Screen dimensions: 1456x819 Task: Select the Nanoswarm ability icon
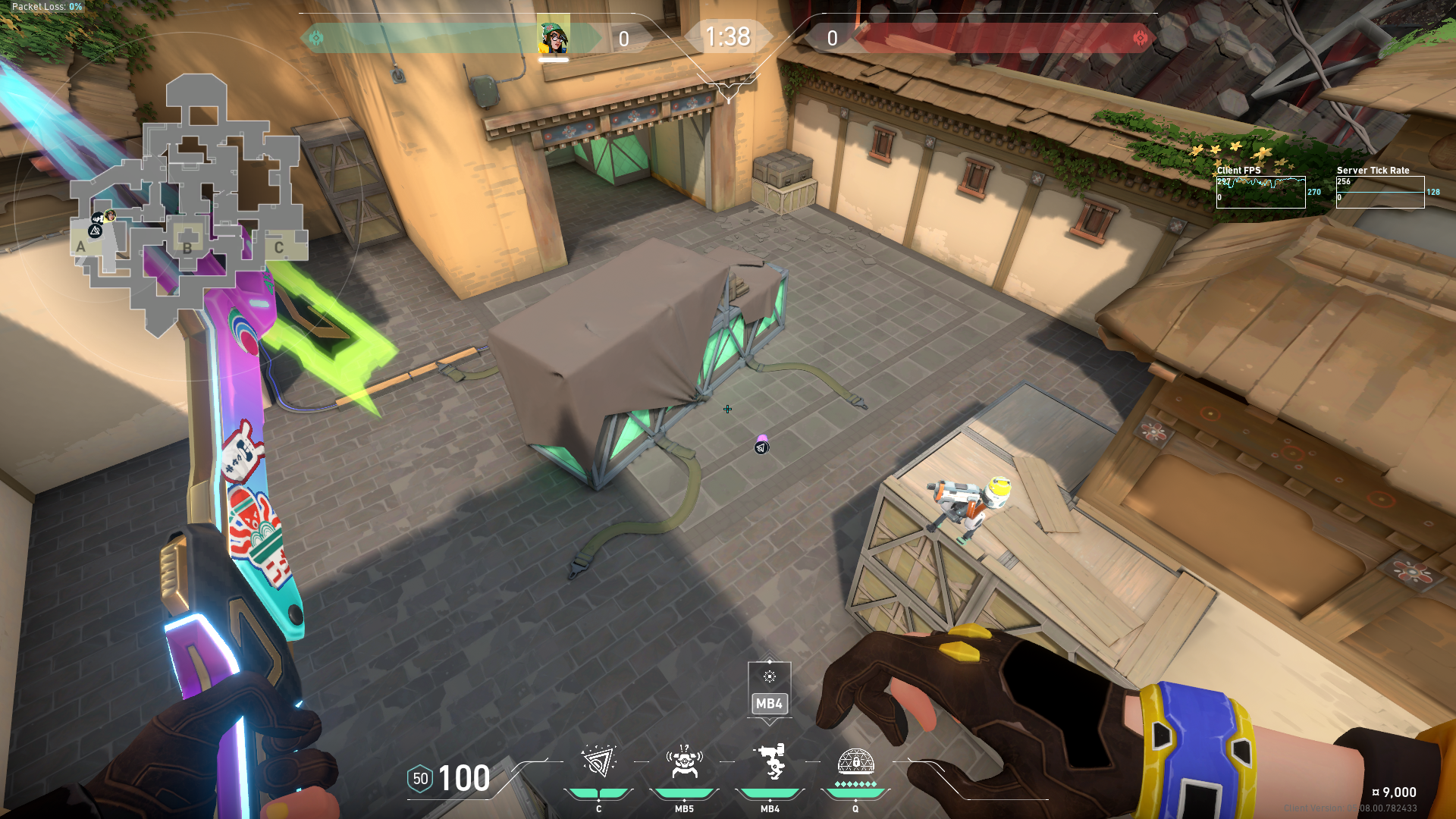pos(598,762)
